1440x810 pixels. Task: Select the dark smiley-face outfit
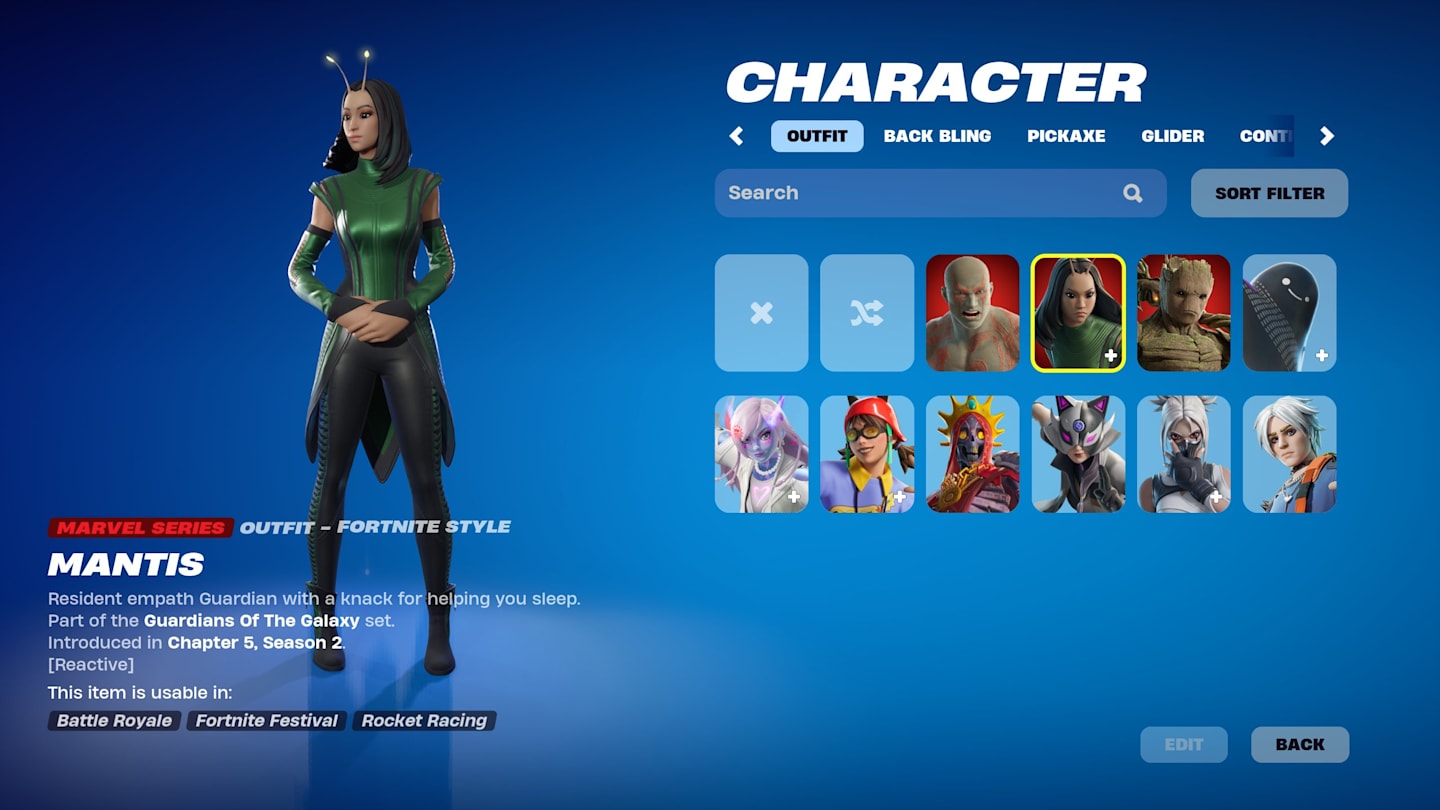pyautogui.click(x=1289, y=313)
